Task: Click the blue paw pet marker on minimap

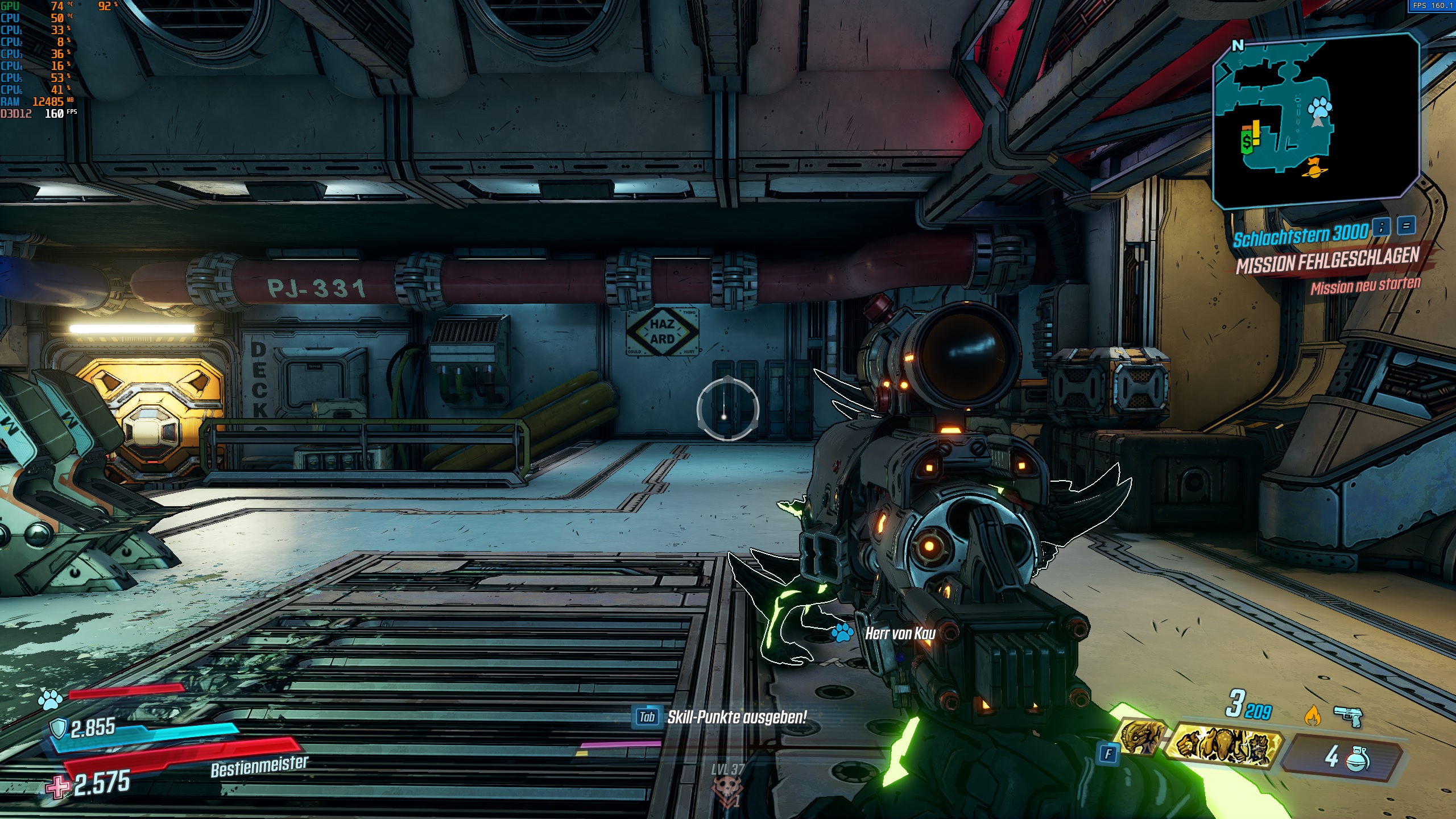Action: coord(1319,106)
